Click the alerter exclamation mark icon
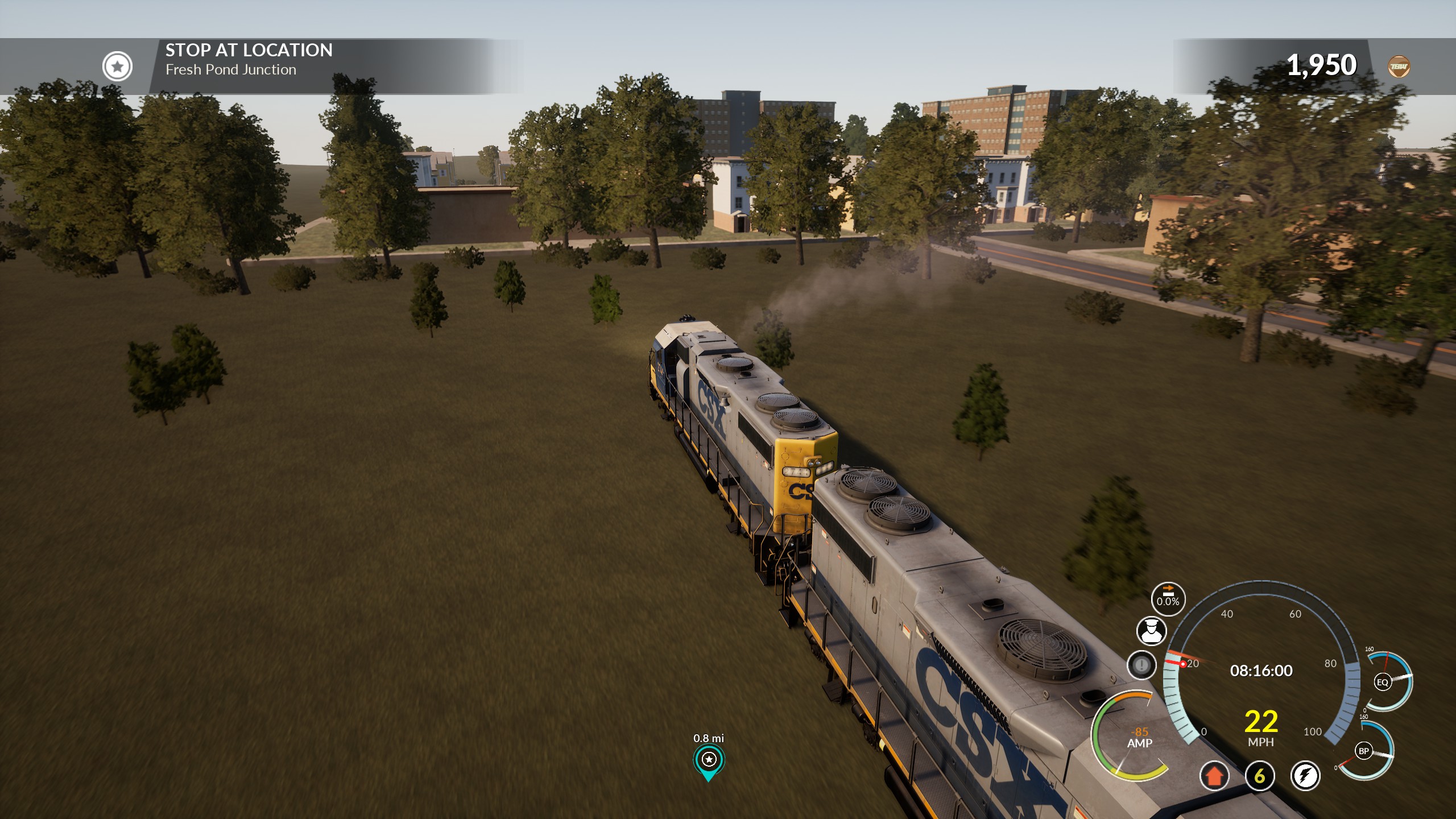Viewport: 1456px width, 819px height. click(x=1141, y=665)
